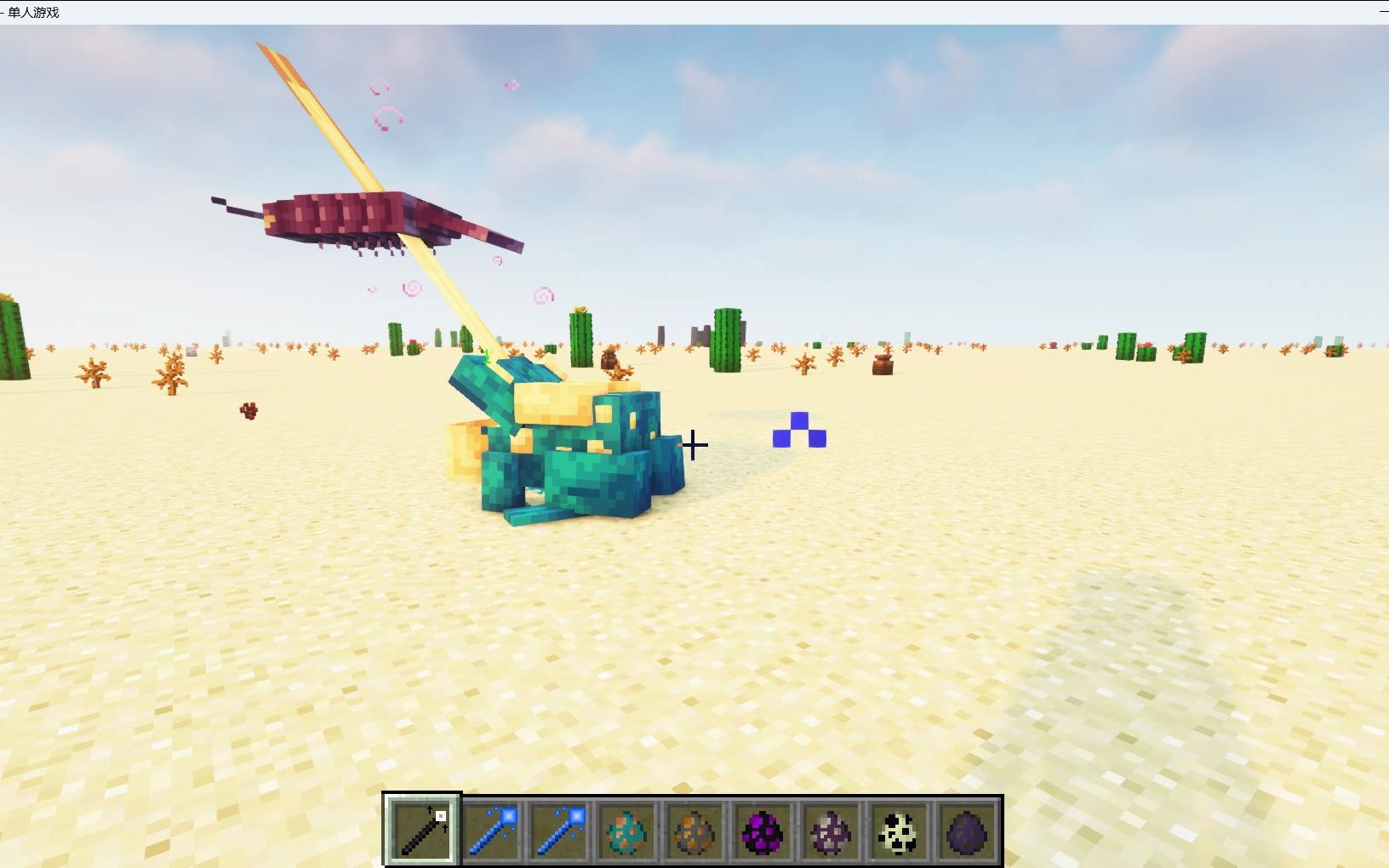
Task: Select the orange-spotted spawn egg
Action: [694, 831]
